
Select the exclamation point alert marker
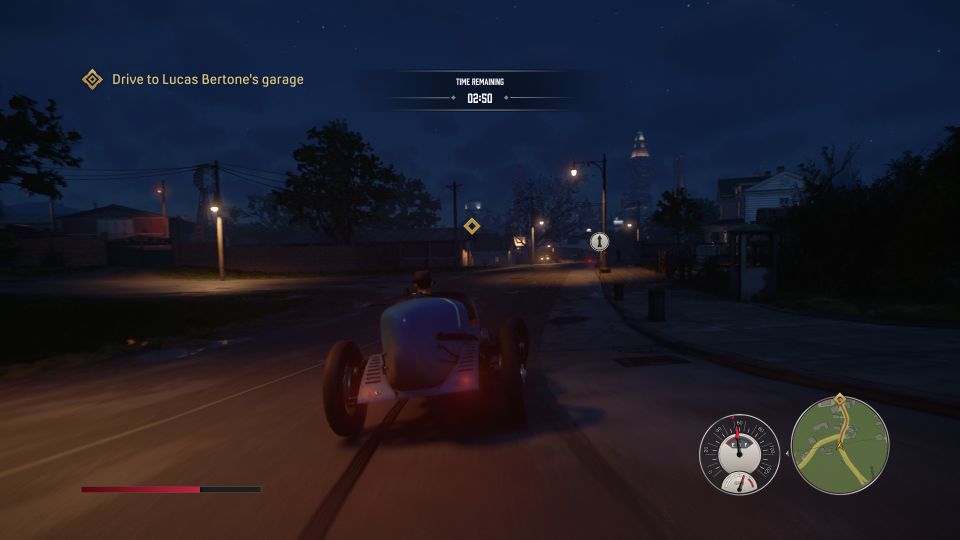tap(599, 241)
